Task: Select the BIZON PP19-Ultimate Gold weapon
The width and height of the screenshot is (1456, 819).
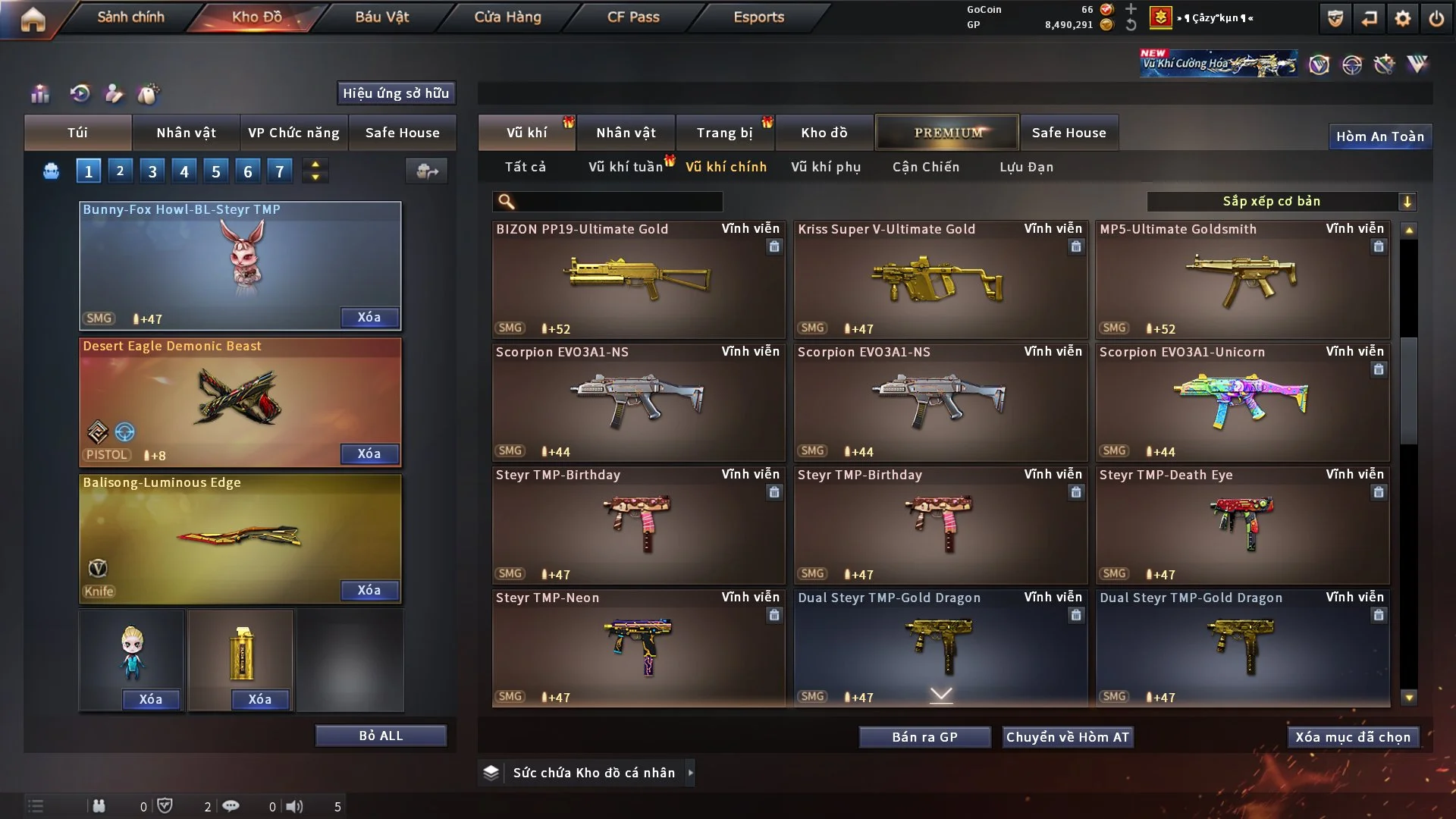Action: [638, 279]
